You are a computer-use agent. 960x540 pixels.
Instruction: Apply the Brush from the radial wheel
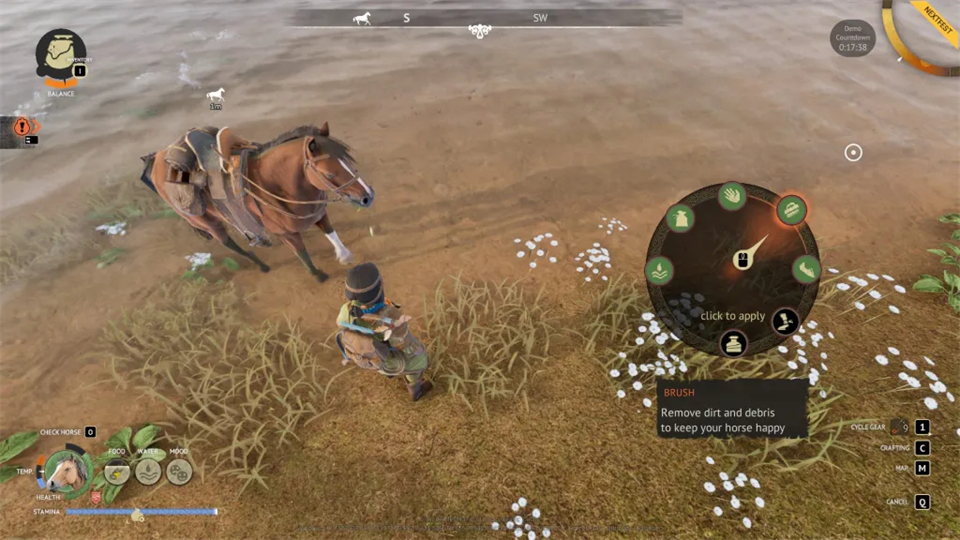(791, 210)
